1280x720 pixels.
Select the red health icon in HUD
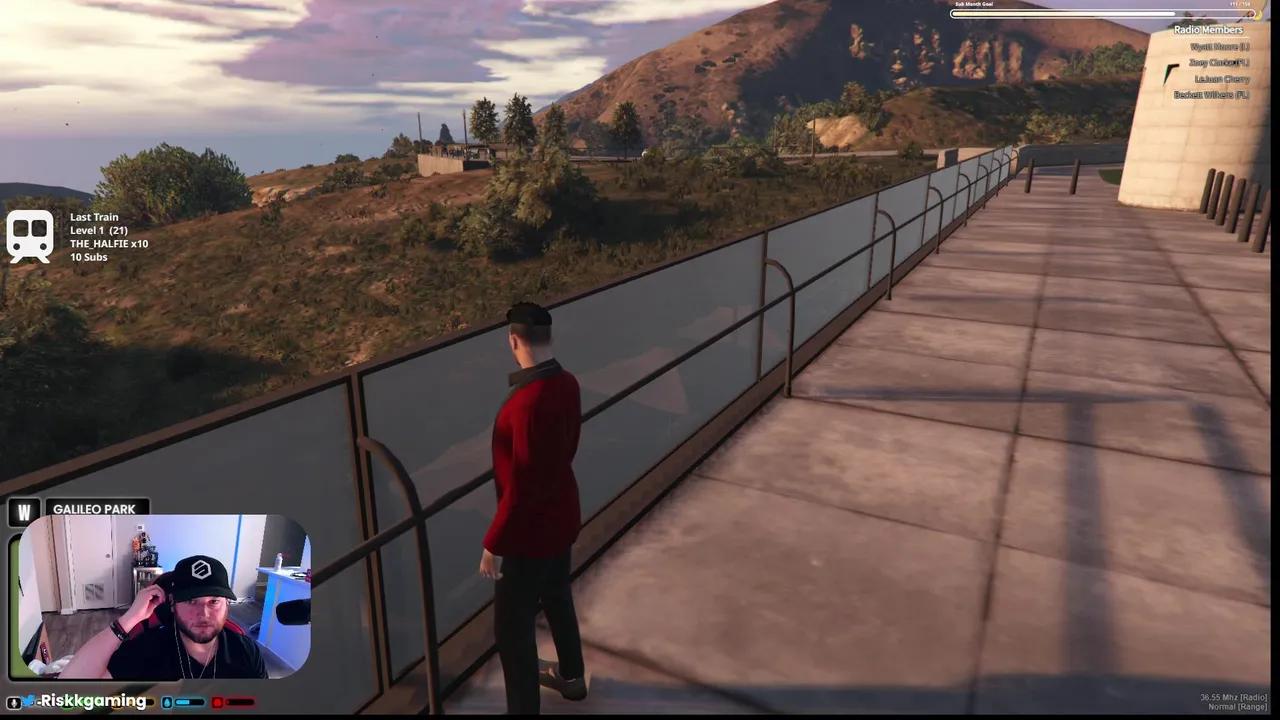[217, 702]
